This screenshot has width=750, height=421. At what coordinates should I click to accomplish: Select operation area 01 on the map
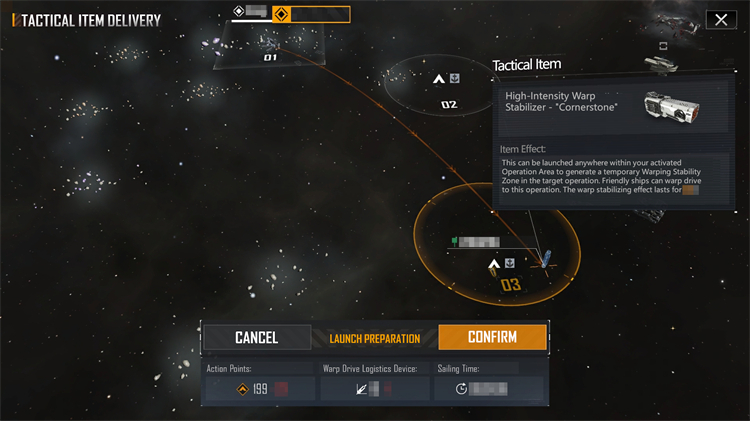[x=270, y=57]
